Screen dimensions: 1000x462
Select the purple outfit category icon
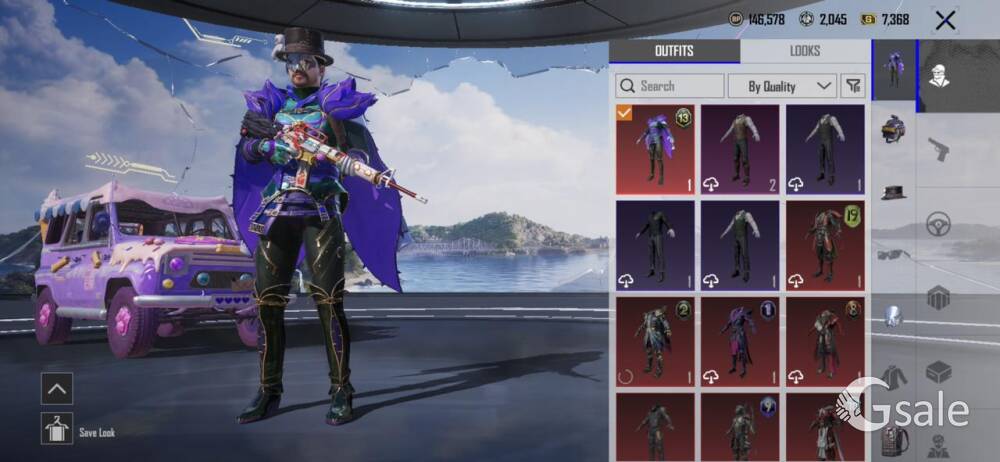click(x=894, y=70)
